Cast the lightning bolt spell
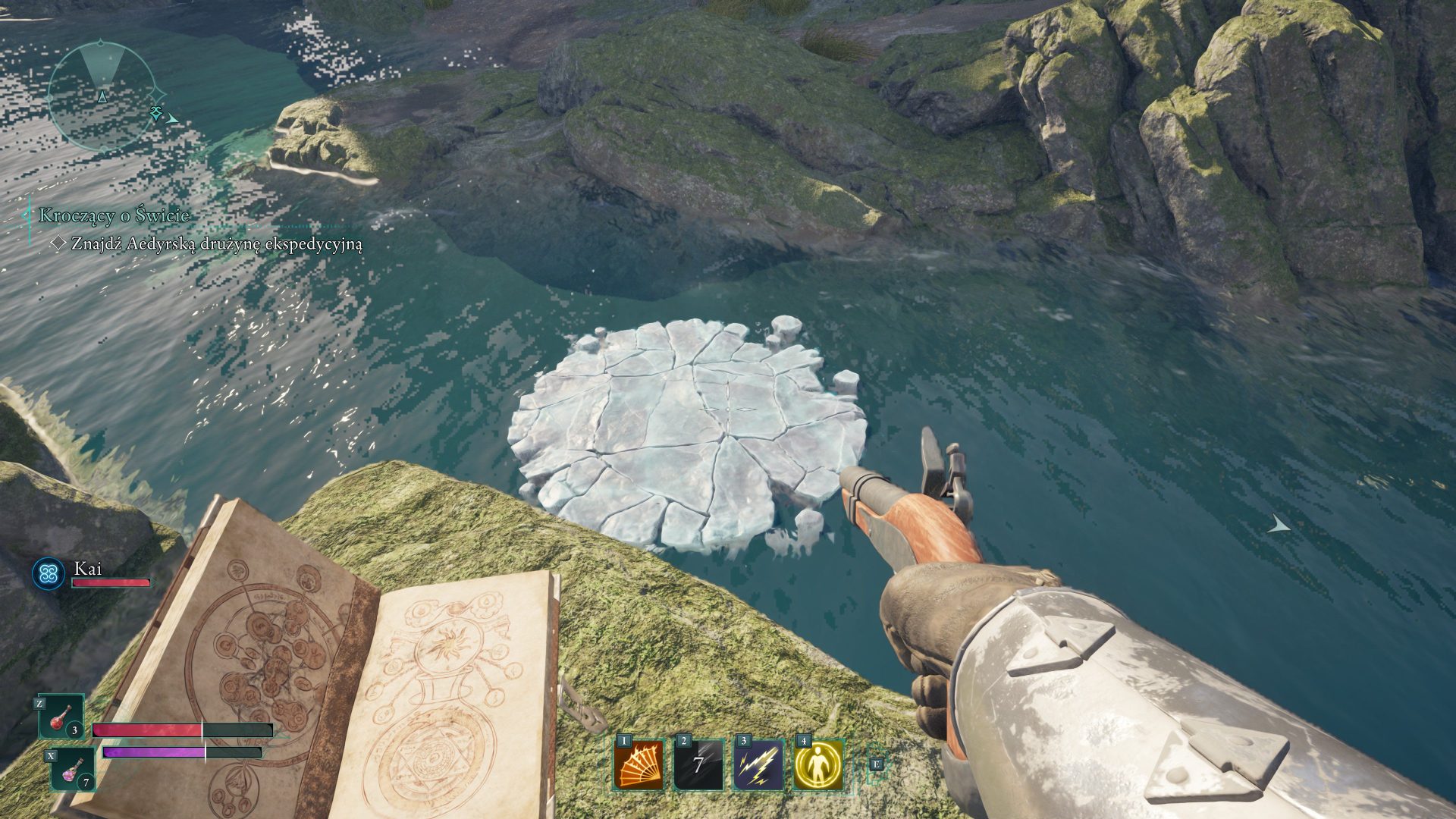The image size is (1456, 819). pos(759,764)
